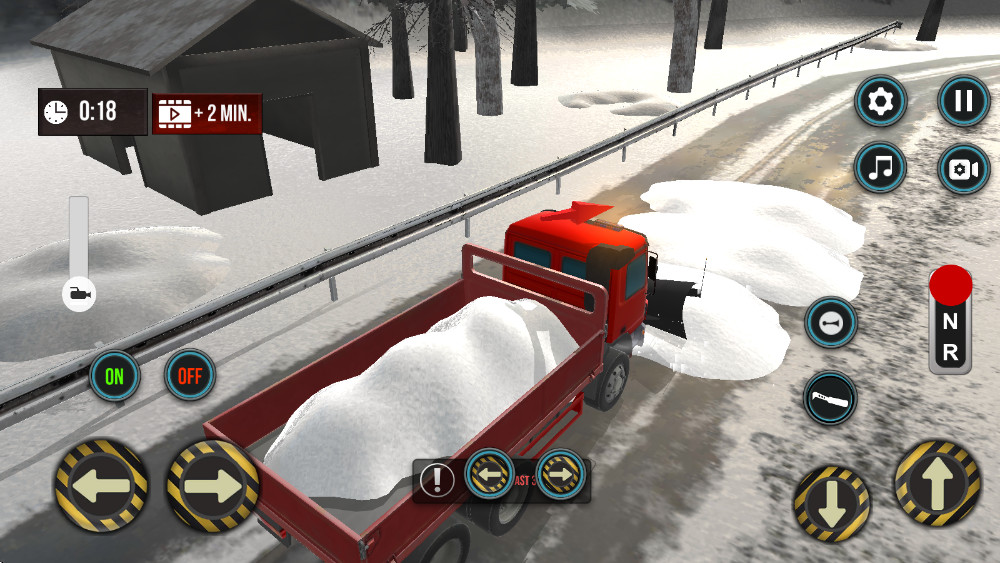The image size is (1000, 563).
Task: Open the gear settings menu
Action: 880,101
